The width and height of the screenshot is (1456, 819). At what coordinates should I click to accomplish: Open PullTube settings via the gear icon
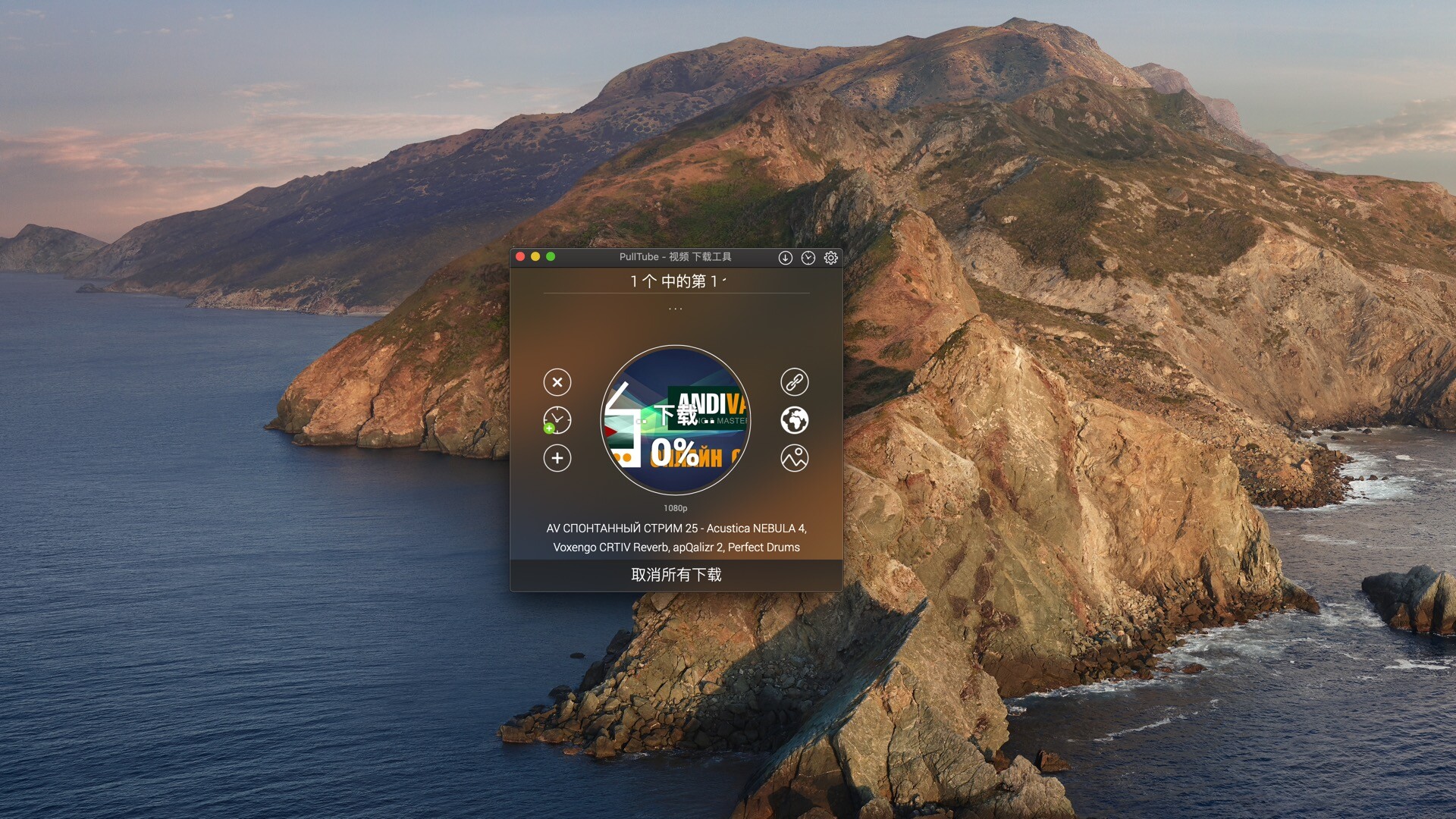(x=831, y=258)
